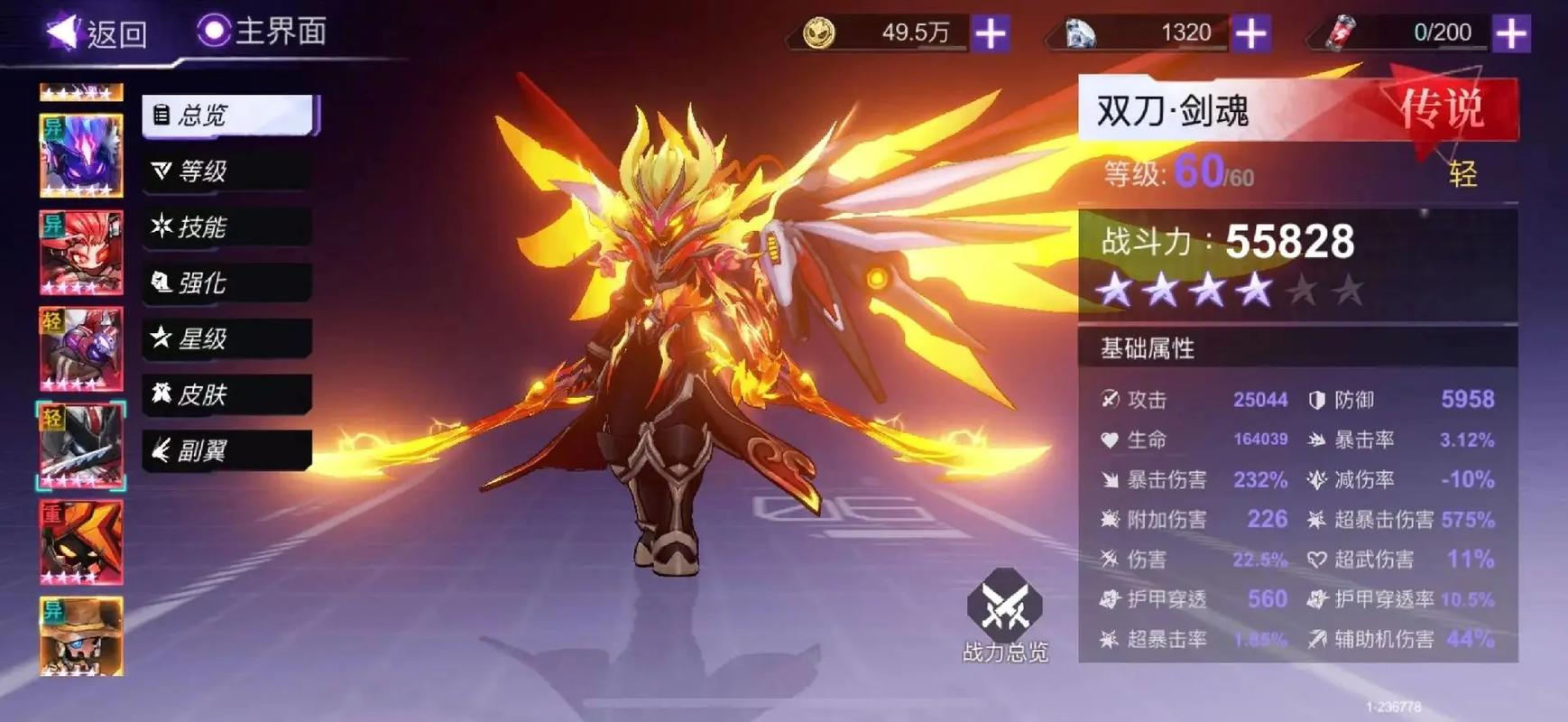Refill energy drink with plus button
The width and height of the screenshot is (1568, 722).
(x=1511, y=33)
